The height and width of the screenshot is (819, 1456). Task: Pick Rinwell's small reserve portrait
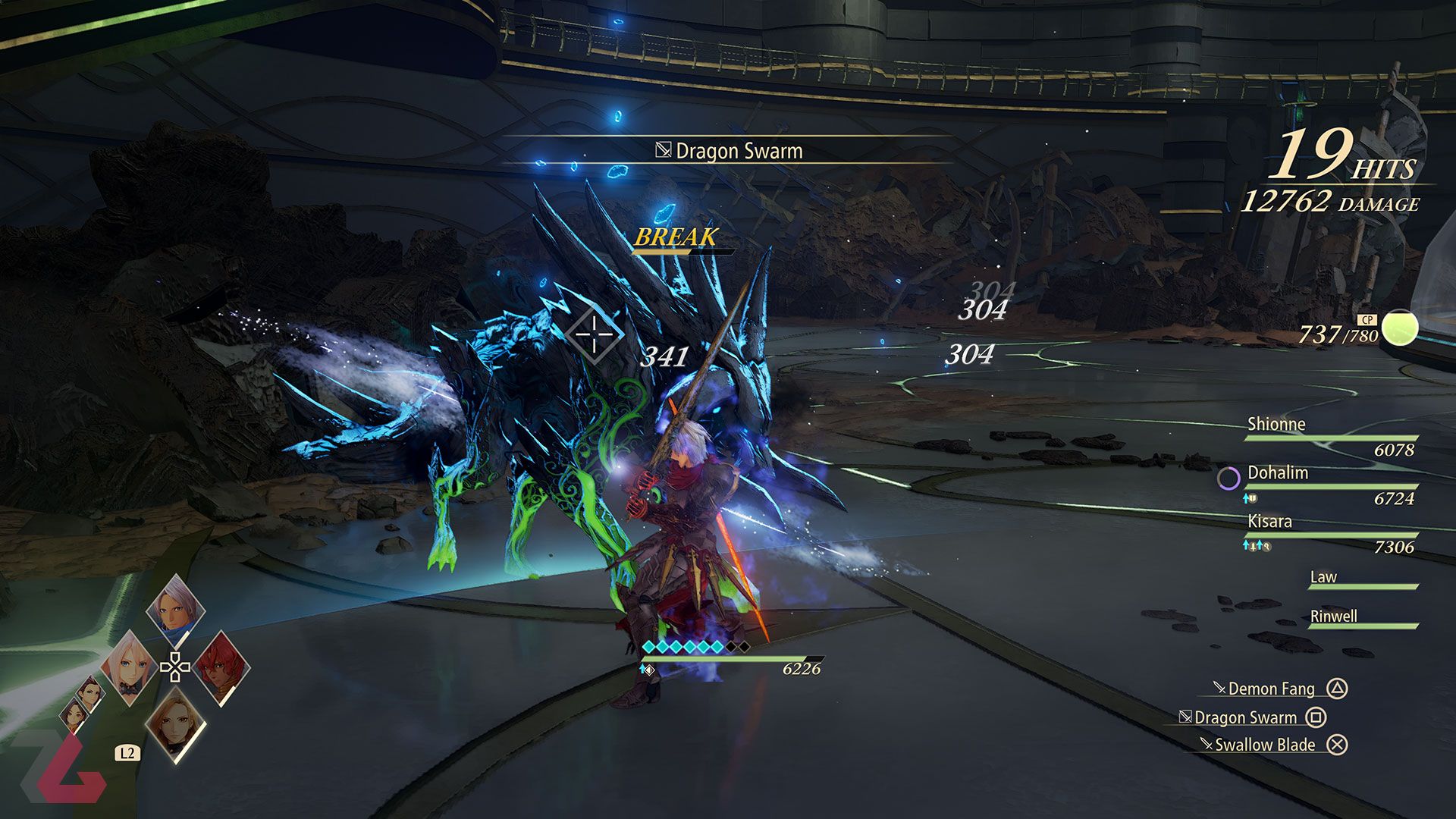[x=75, y=716]
